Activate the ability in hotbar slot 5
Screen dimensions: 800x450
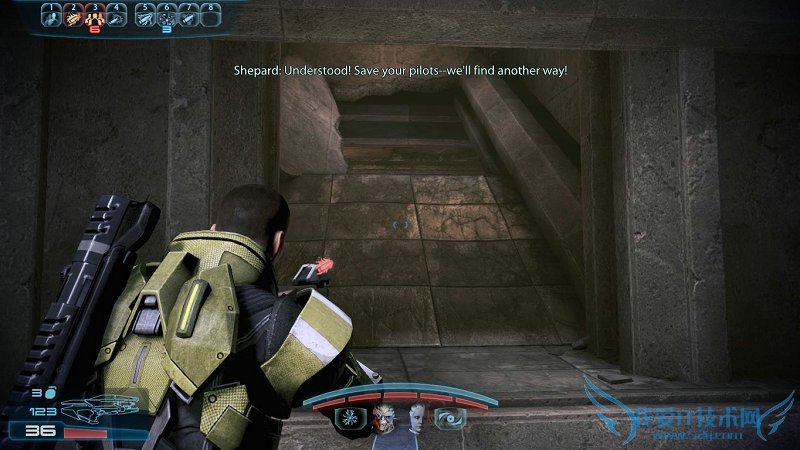coord(145,16)
